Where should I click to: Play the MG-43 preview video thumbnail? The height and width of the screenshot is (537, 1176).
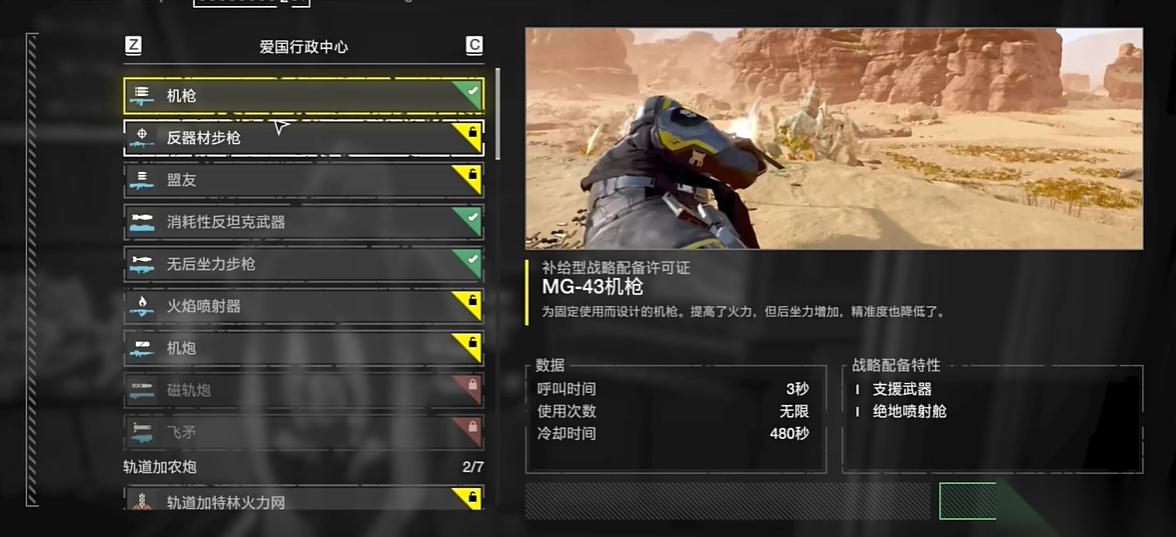point(834,139)
